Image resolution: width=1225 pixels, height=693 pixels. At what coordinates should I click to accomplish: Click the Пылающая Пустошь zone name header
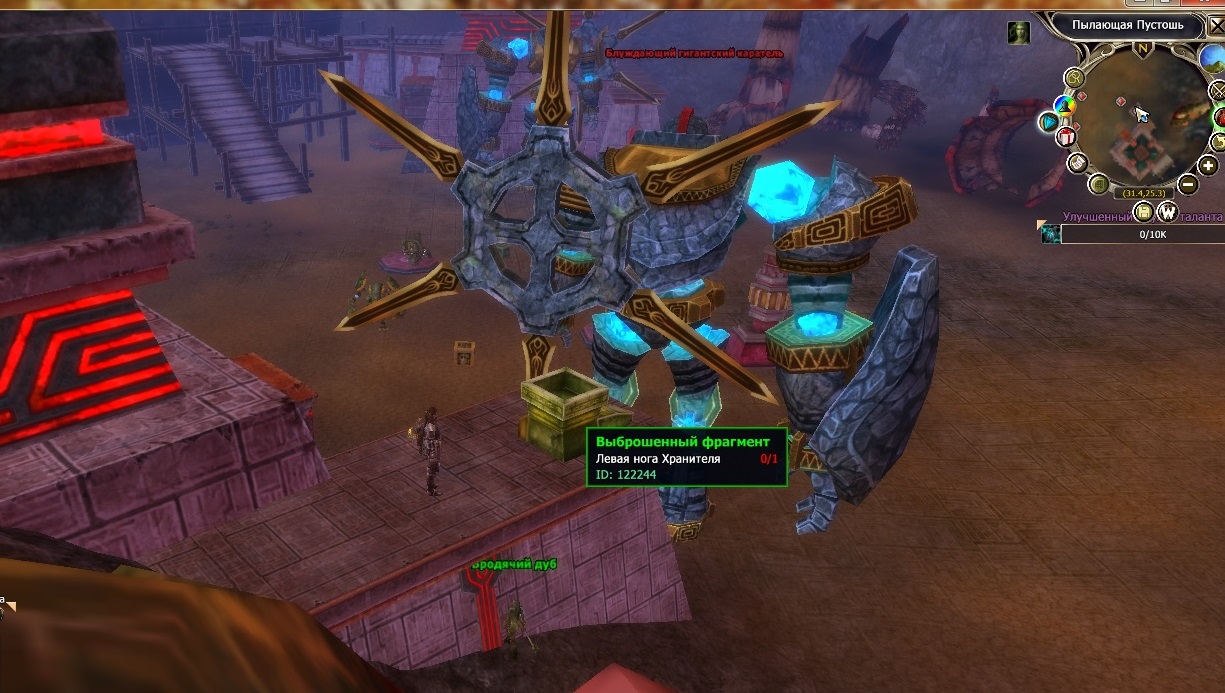[x=1127, y=24]
